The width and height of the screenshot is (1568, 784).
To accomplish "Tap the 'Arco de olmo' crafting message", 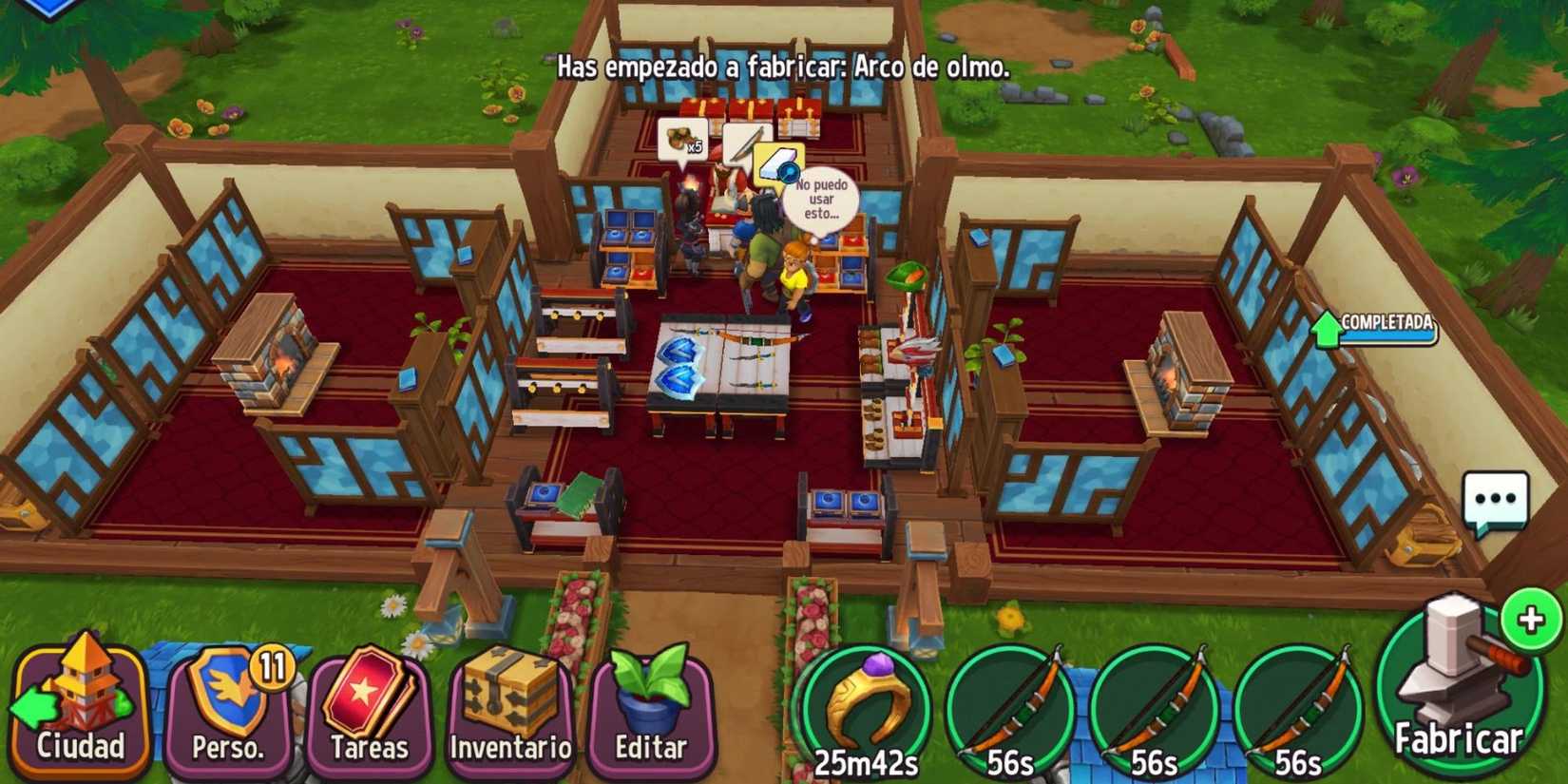I will tap(779, 69).
